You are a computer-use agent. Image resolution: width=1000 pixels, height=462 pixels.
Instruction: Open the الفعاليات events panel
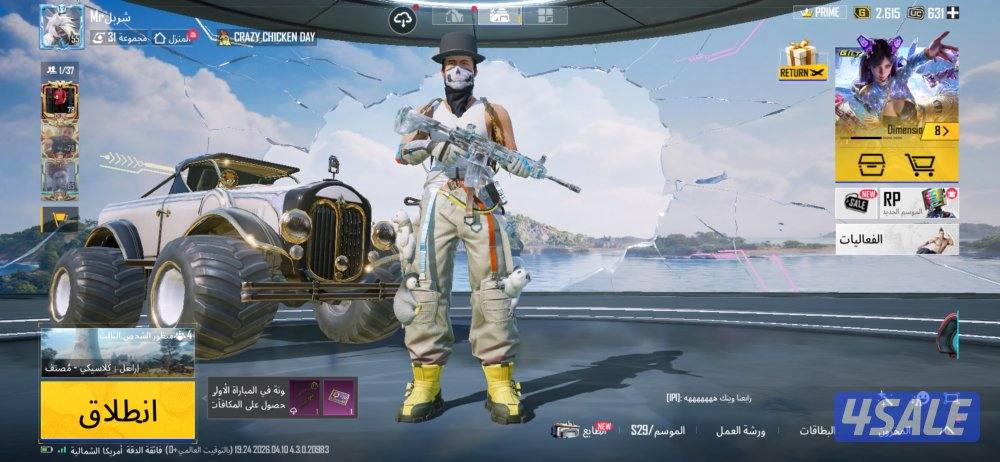click(x=897, y=239)
